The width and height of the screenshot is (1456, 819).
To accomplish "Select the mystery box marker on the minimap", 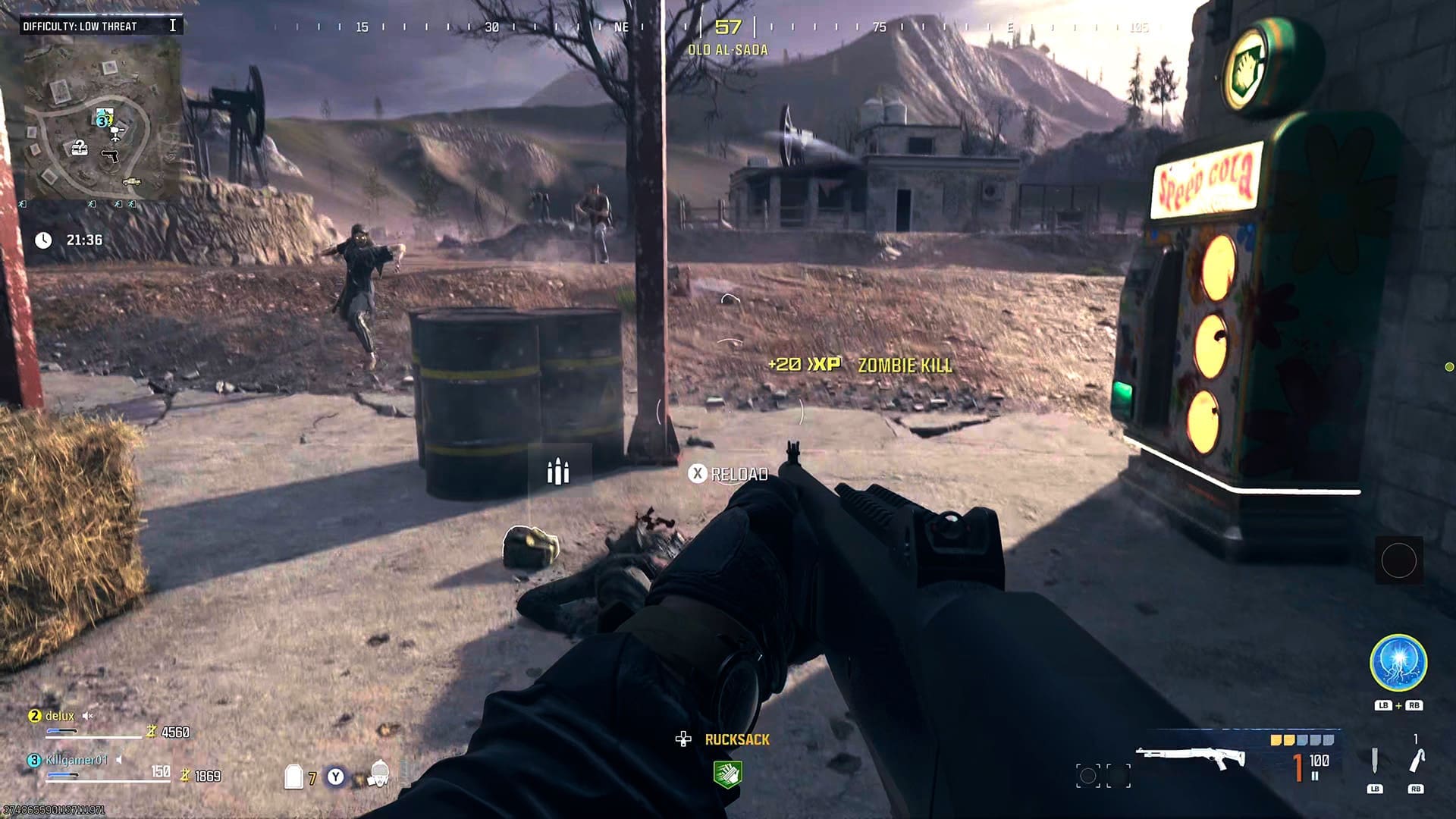I will (x=79, y=147).
